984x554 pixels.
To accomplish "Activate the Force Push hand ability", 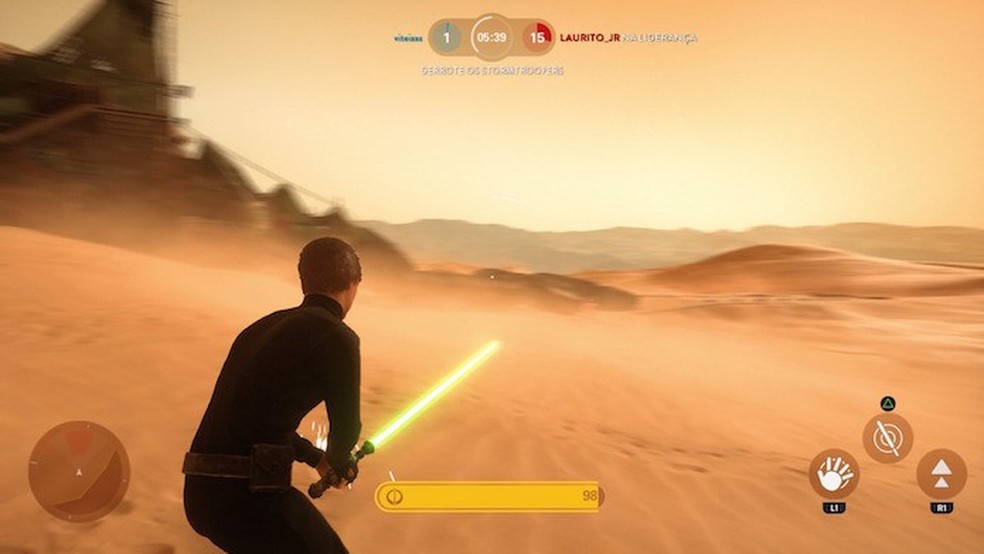I will pyautogui.click(x=833, y=475).
